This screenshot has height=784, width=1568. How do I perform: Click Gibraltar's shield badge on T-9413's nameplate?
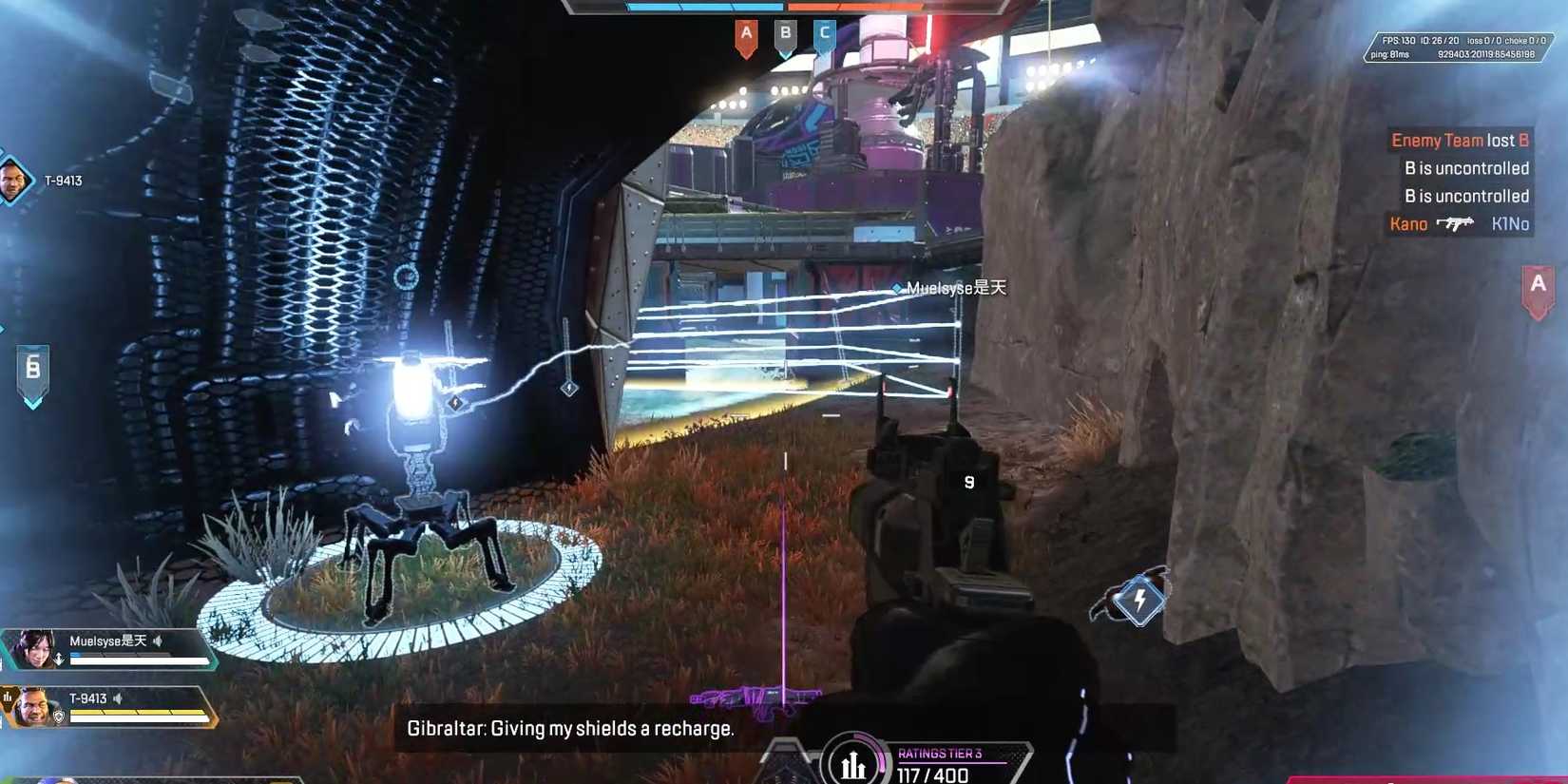coord(60,716)
